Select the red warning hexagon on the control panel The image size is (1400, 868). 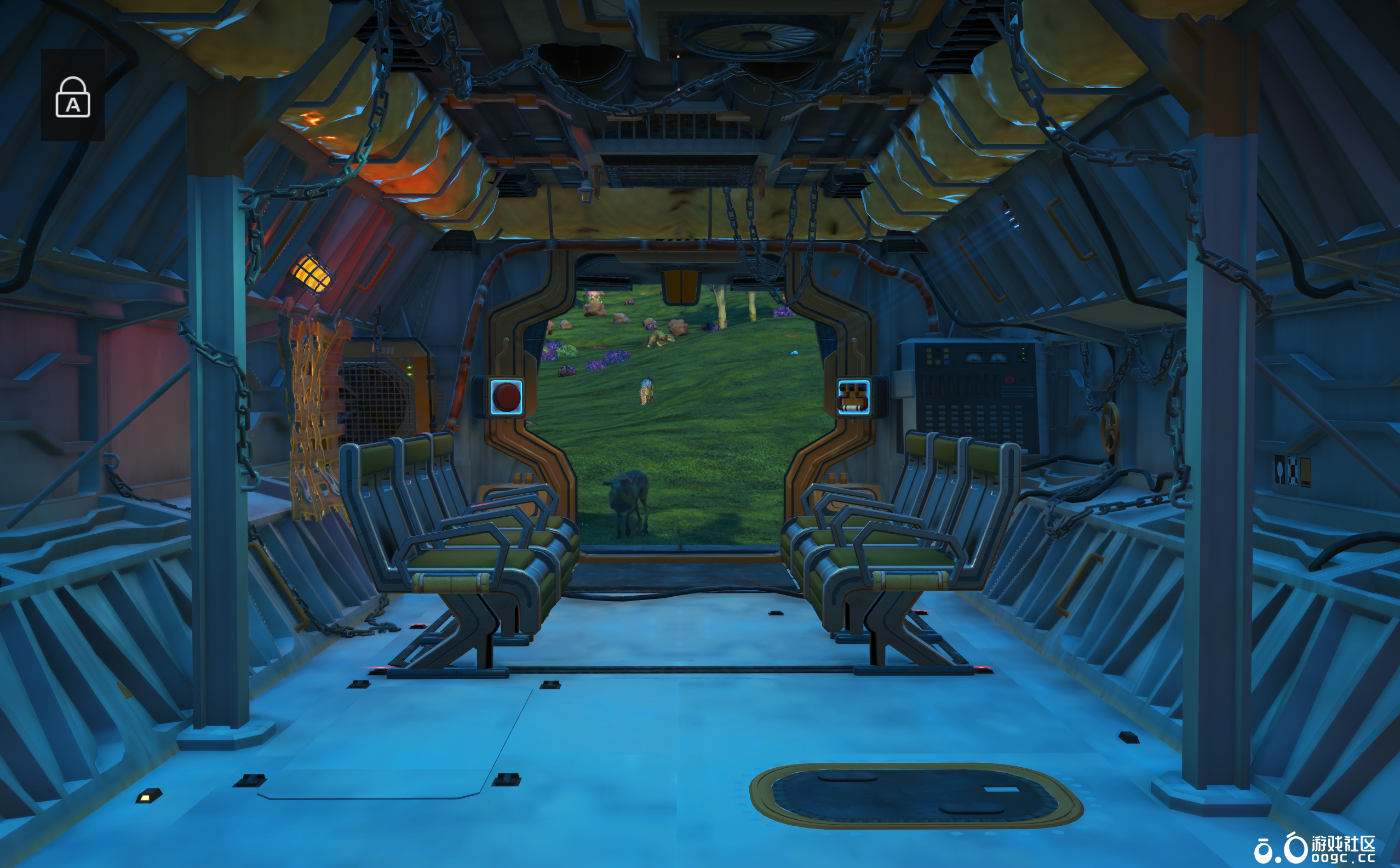1009,379
